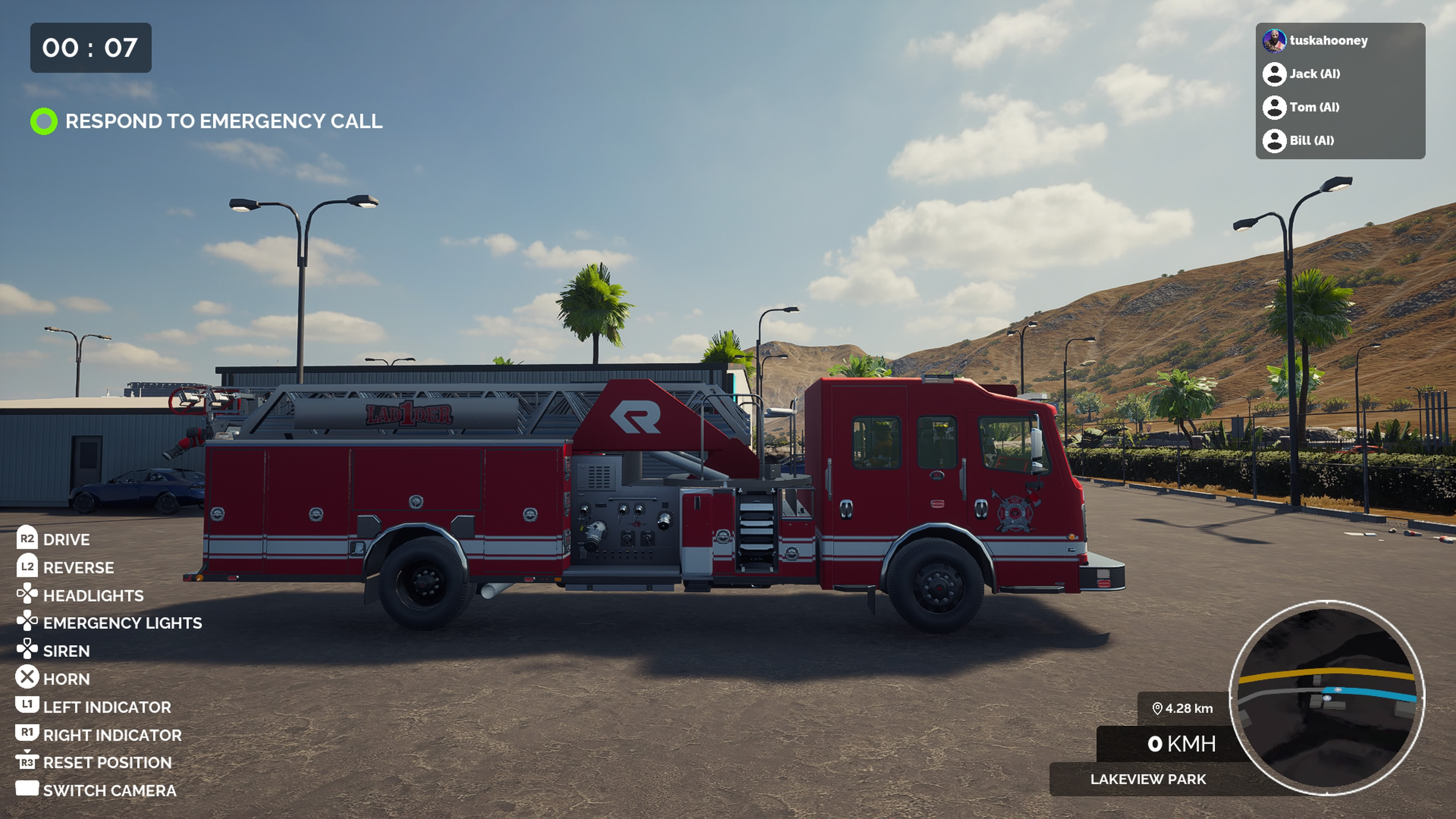Open the circular minimap
This screenshot has height=819, width=1456.
coord(1327,698)
